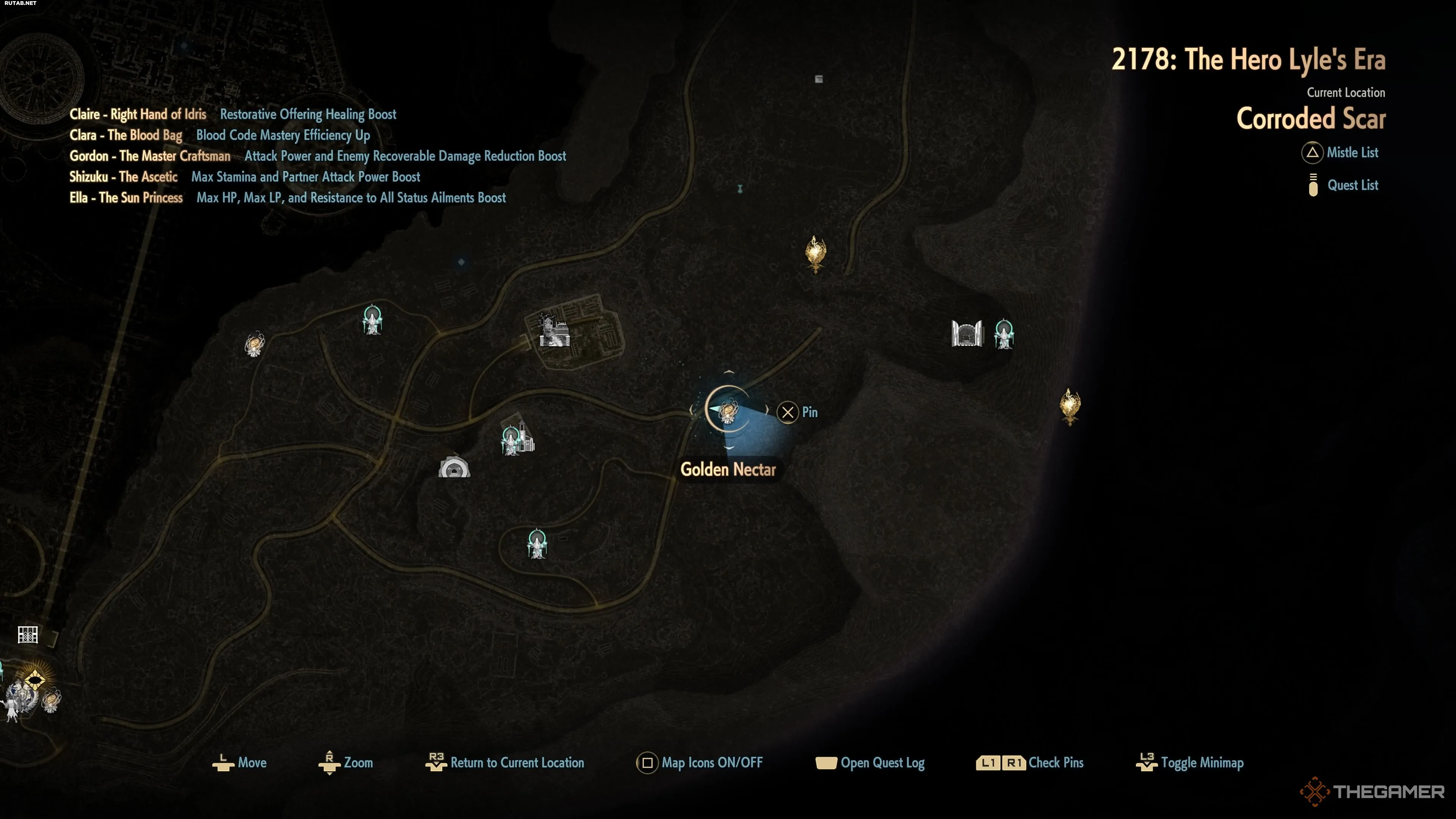The width and height of the screenshot is (1456, 819).
Task: Select the Golden Nectar marker under the map cursor
Action: (x=728, y=411)
